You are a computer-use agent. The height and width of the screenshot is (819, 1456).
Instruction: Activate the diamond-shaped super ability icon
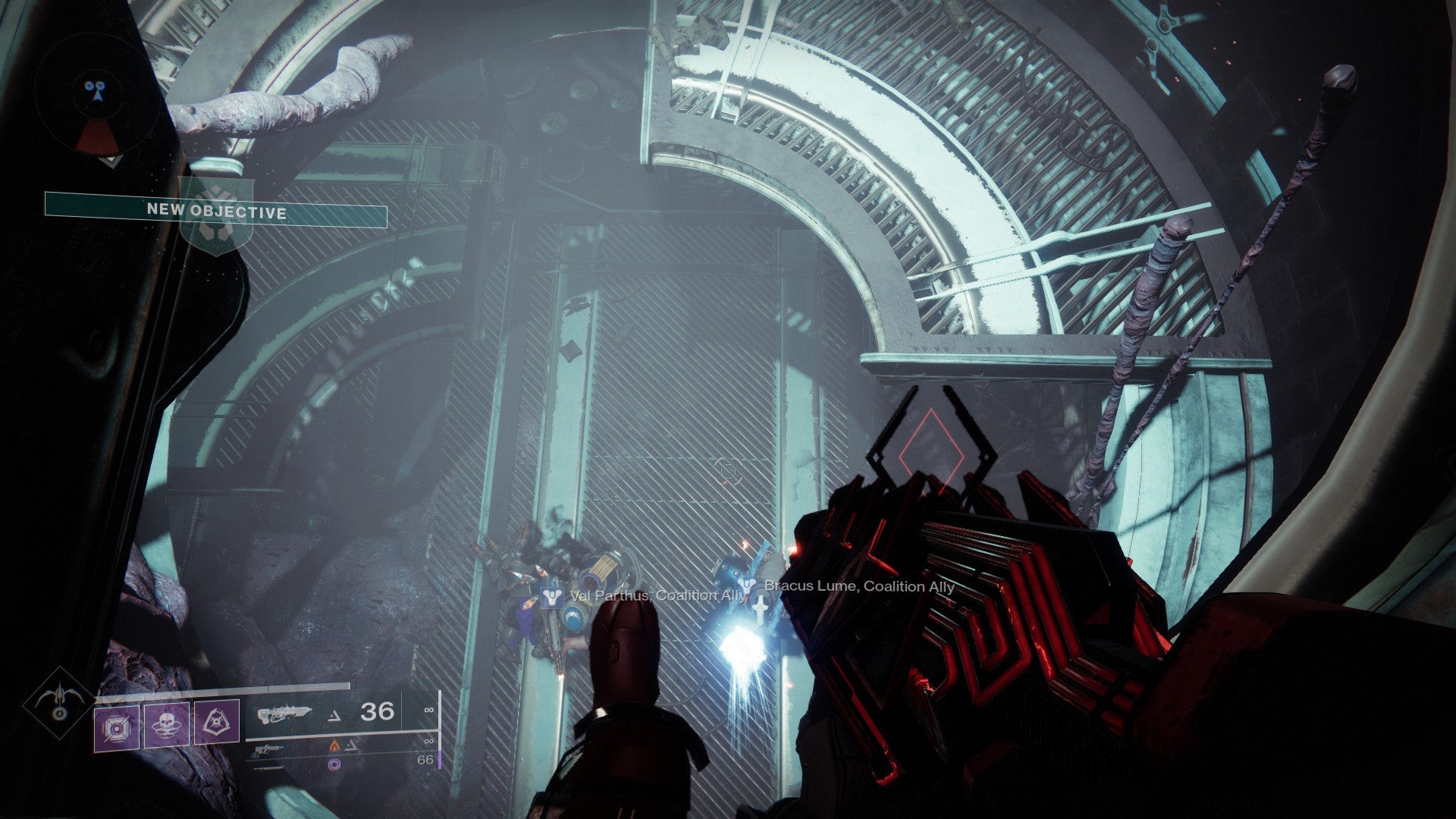pos(58,703)
